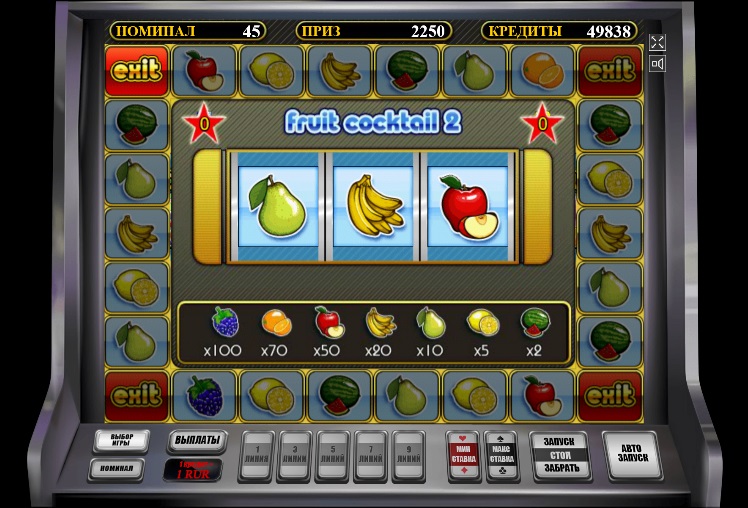The width and height of the screenshot is (748, 508).
Task: Pick the 9 линий button
Action: pyautogui.click(x=408, y=455)
